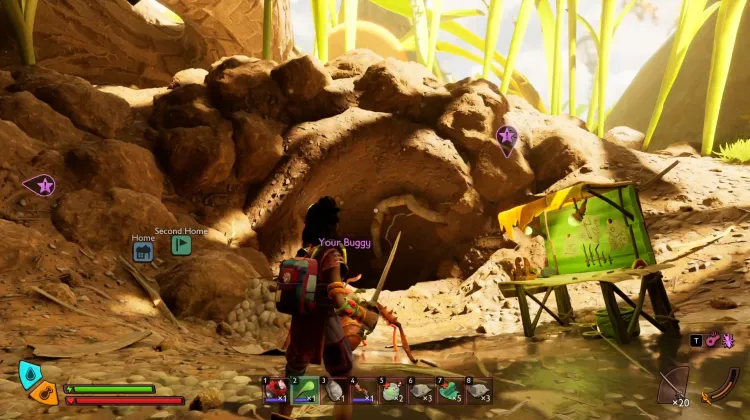Click the purple star marker above the burrow
Image resolution: width=750 pixels, height=420 pixels.
coord(507,137)
